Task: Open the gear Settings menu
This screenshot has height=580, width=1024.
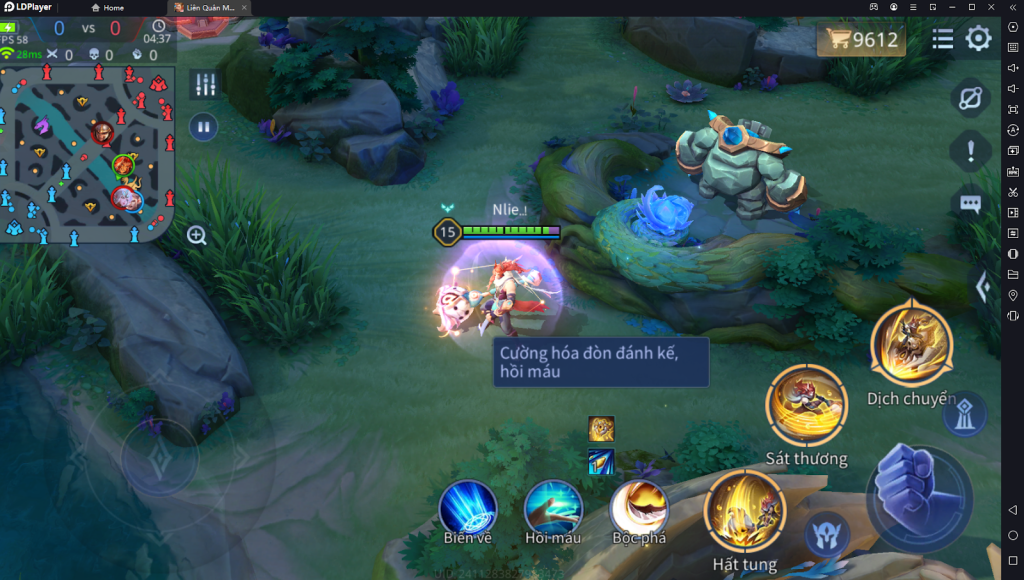Action: (x=978, y=39)
